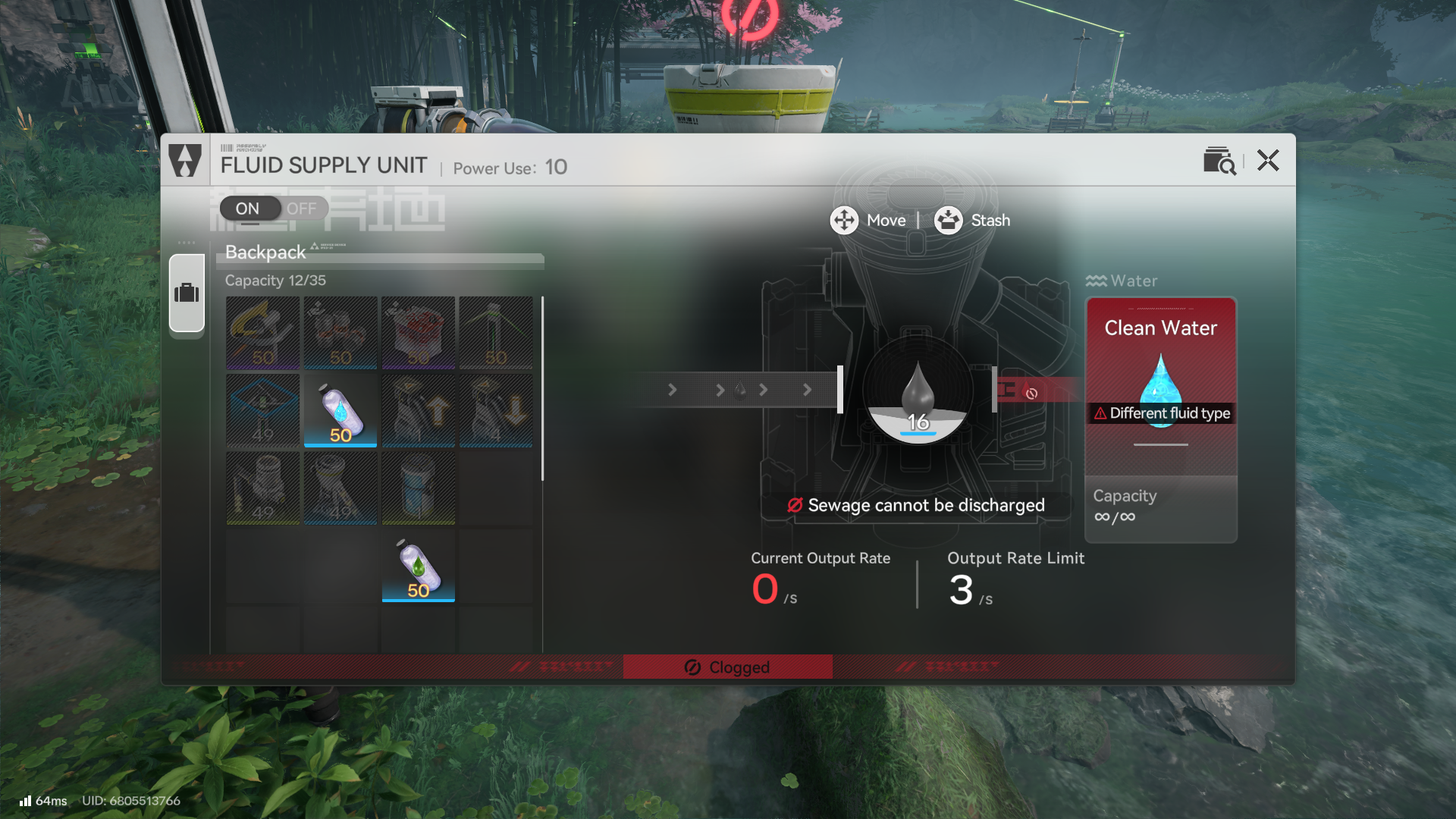The height and width of the screenshot is (819, 1456).
Task: Click the backpack list scrollbar
Action: (x=542, y=388)
